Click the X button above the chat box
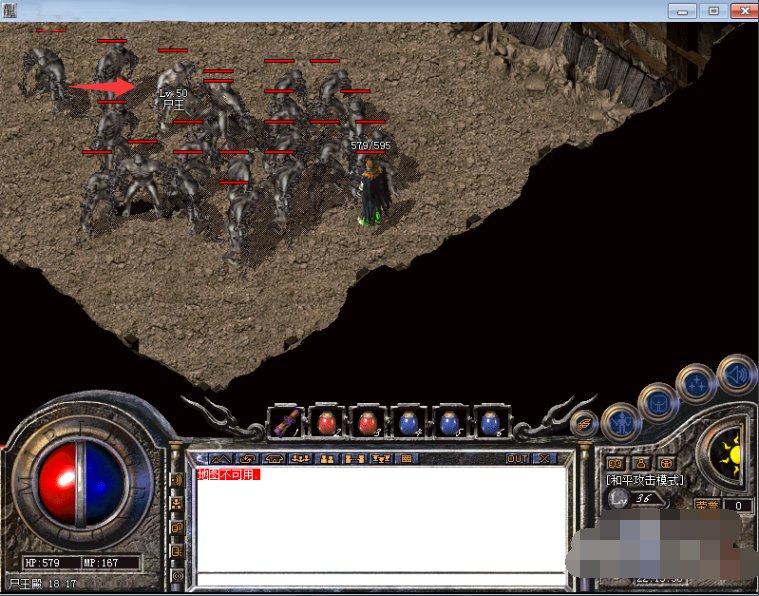 point(543,458)
